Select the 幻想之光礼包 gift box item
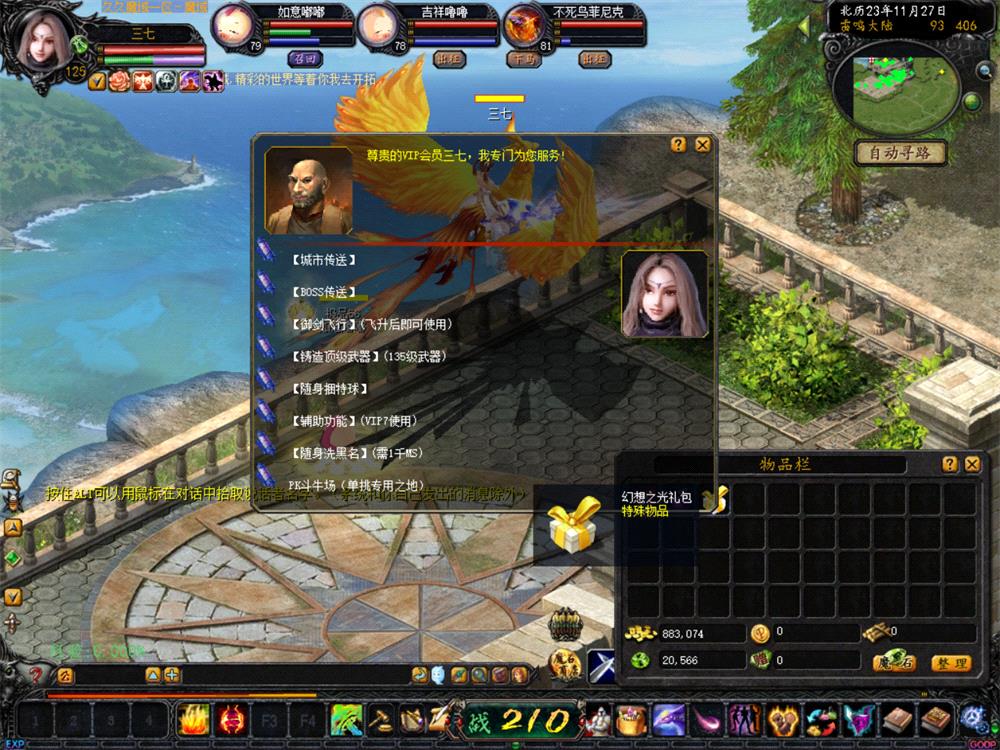 (x=571, y=525)
